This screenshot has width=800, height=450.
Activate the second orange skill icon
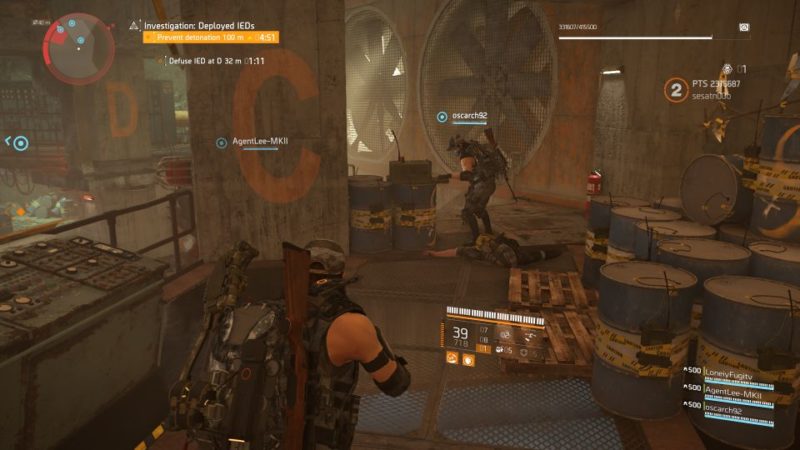tap(467, 358)
